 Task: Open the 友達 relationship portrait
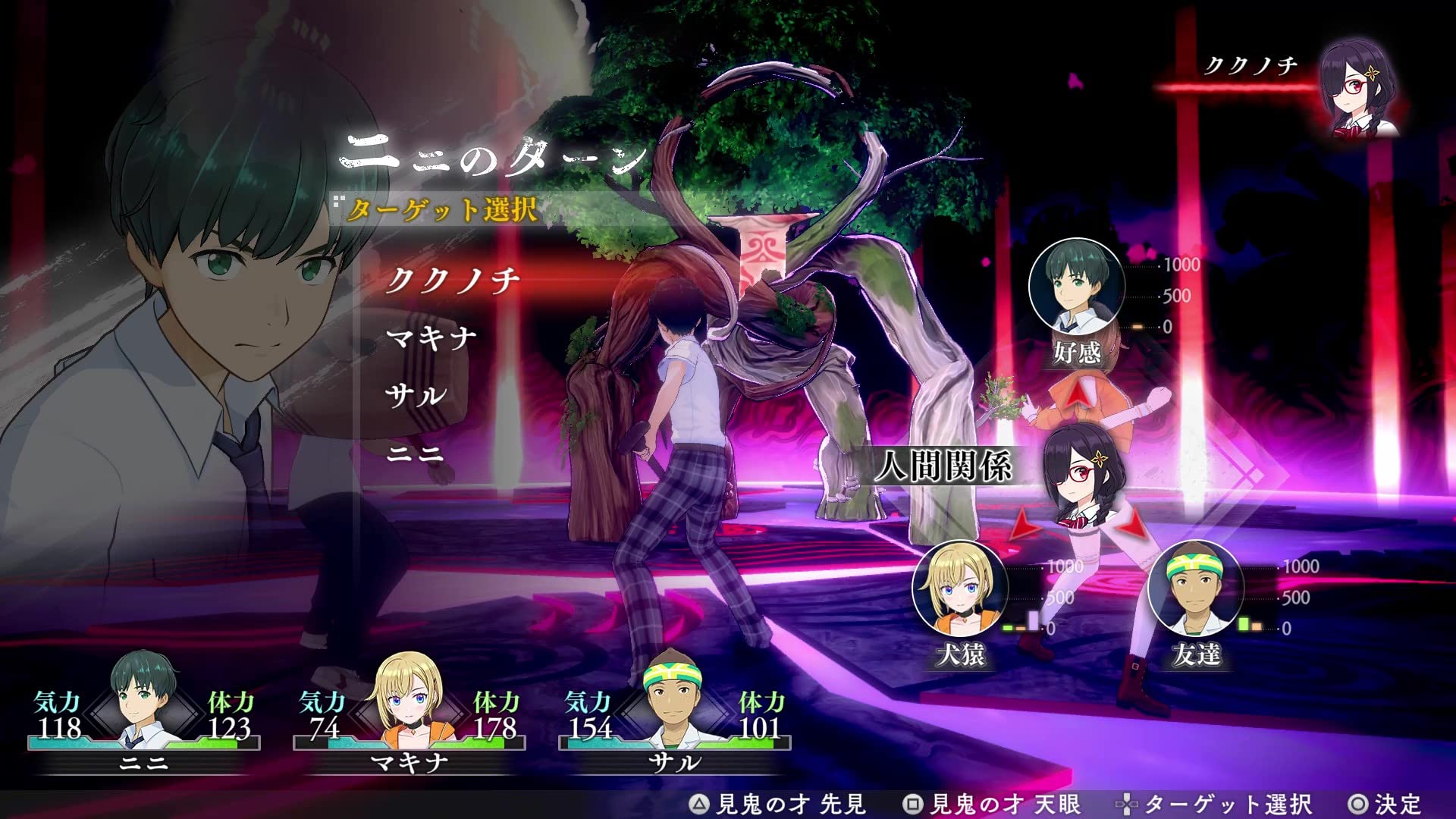1195,588
